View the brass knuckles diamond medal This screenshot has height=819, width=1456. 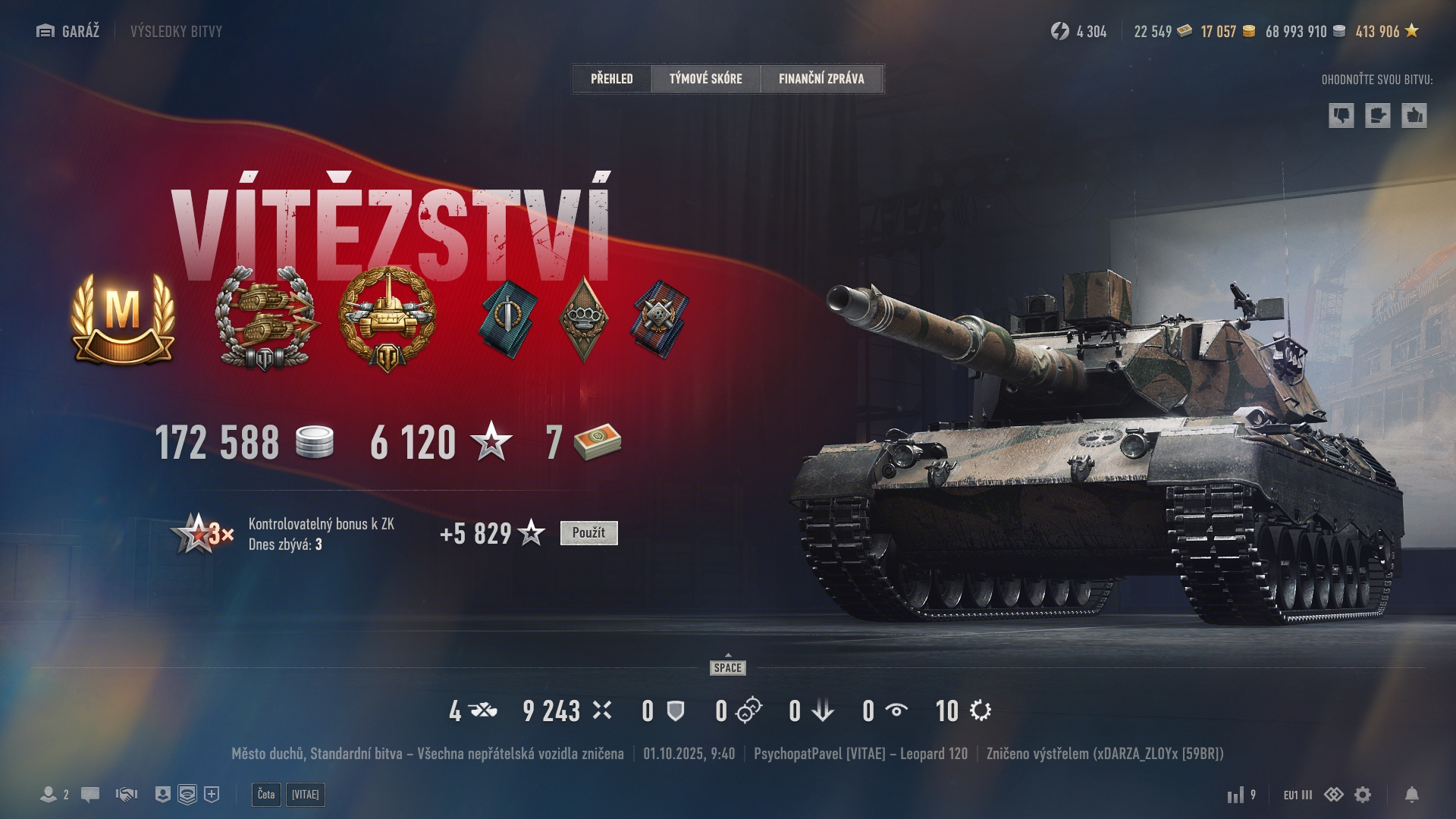[583, 318]
